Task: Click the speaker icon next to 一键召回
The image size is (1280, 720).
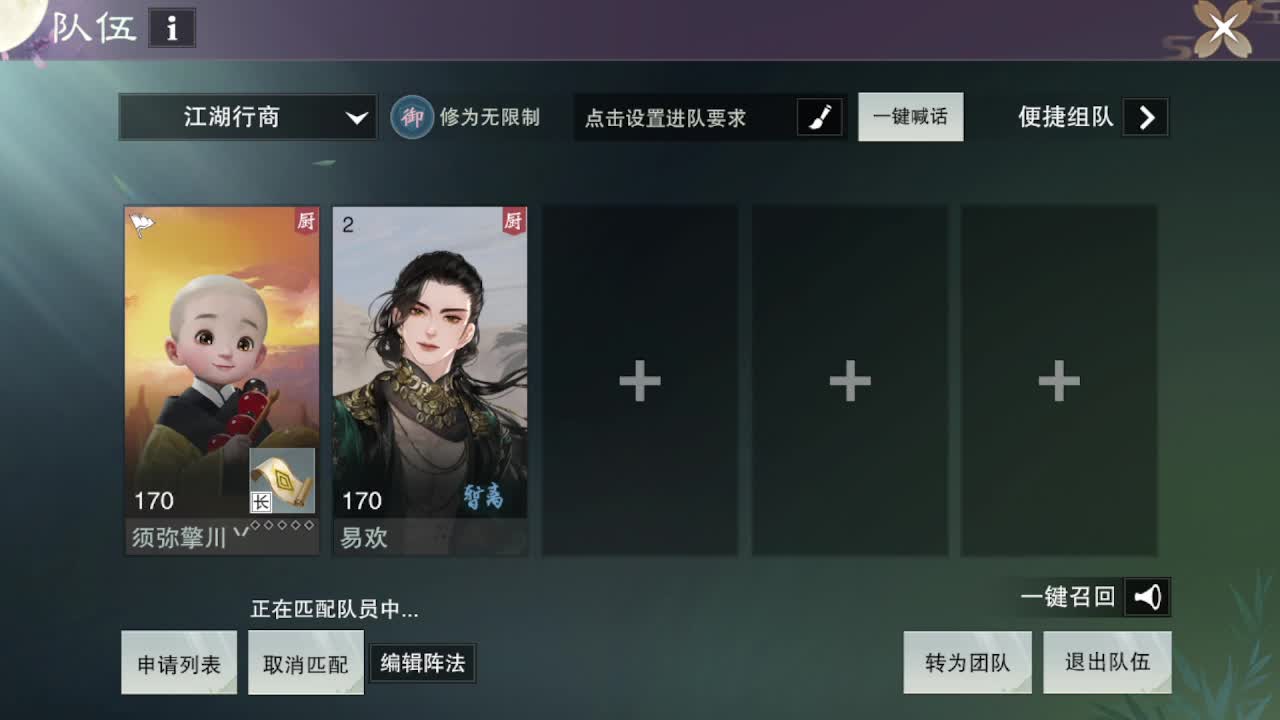Action: click(x=1146, y=596)
